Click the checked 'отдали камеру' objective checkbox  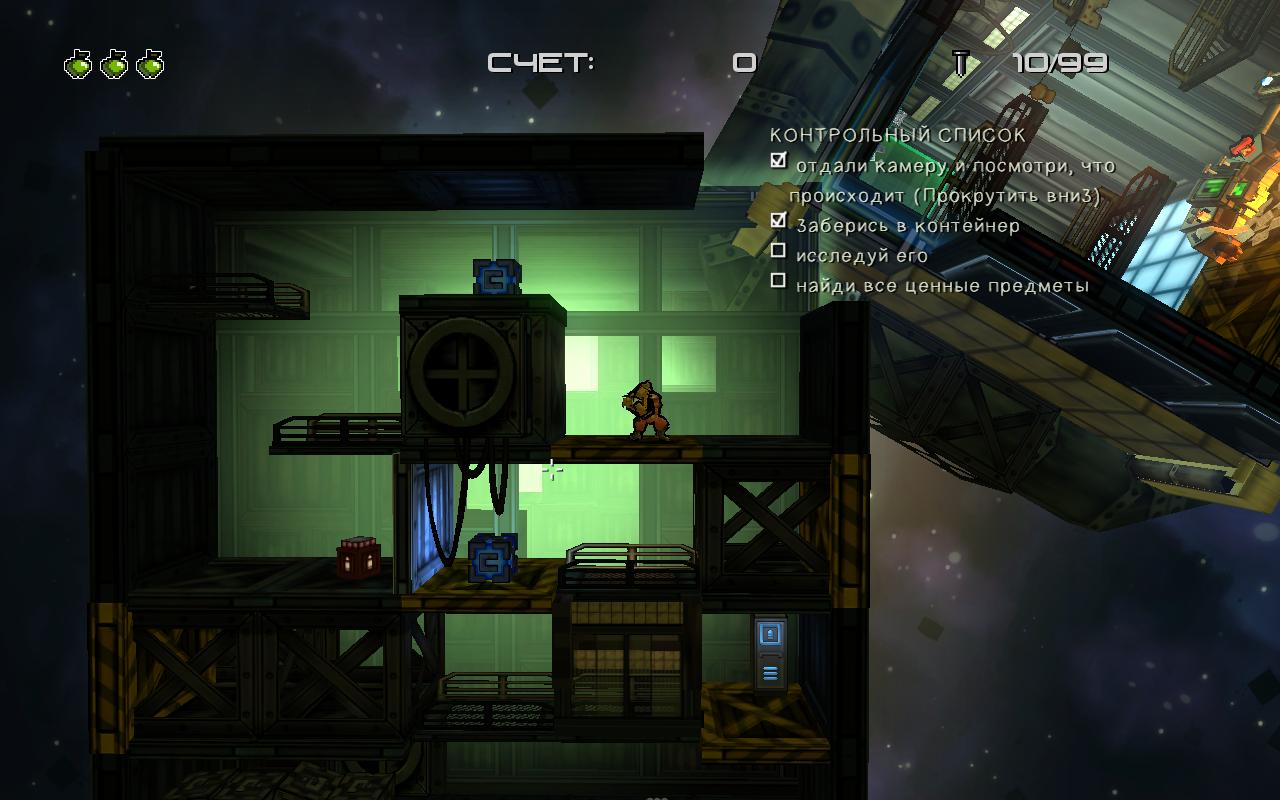pos(778,160)
